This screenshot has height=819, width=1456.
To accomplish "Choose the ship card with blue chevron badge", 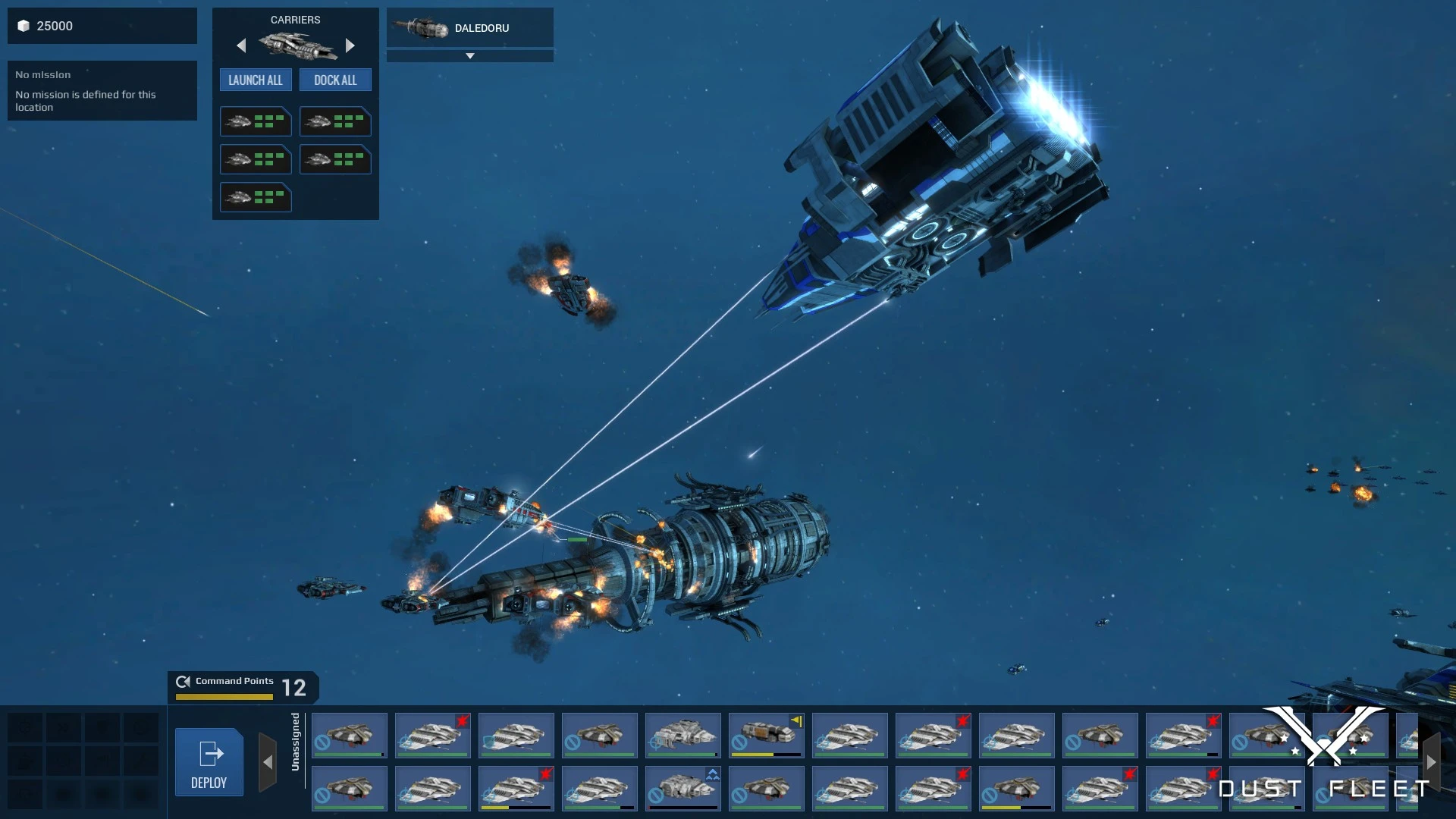I will coord(682,788).
